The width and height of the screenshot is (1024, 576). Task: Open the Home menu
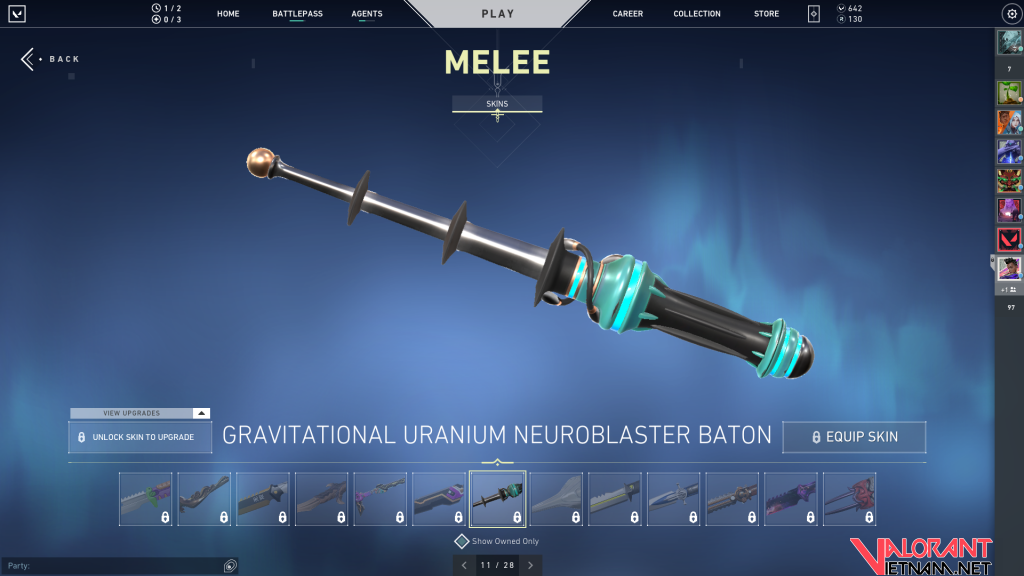tap(228, 14)
